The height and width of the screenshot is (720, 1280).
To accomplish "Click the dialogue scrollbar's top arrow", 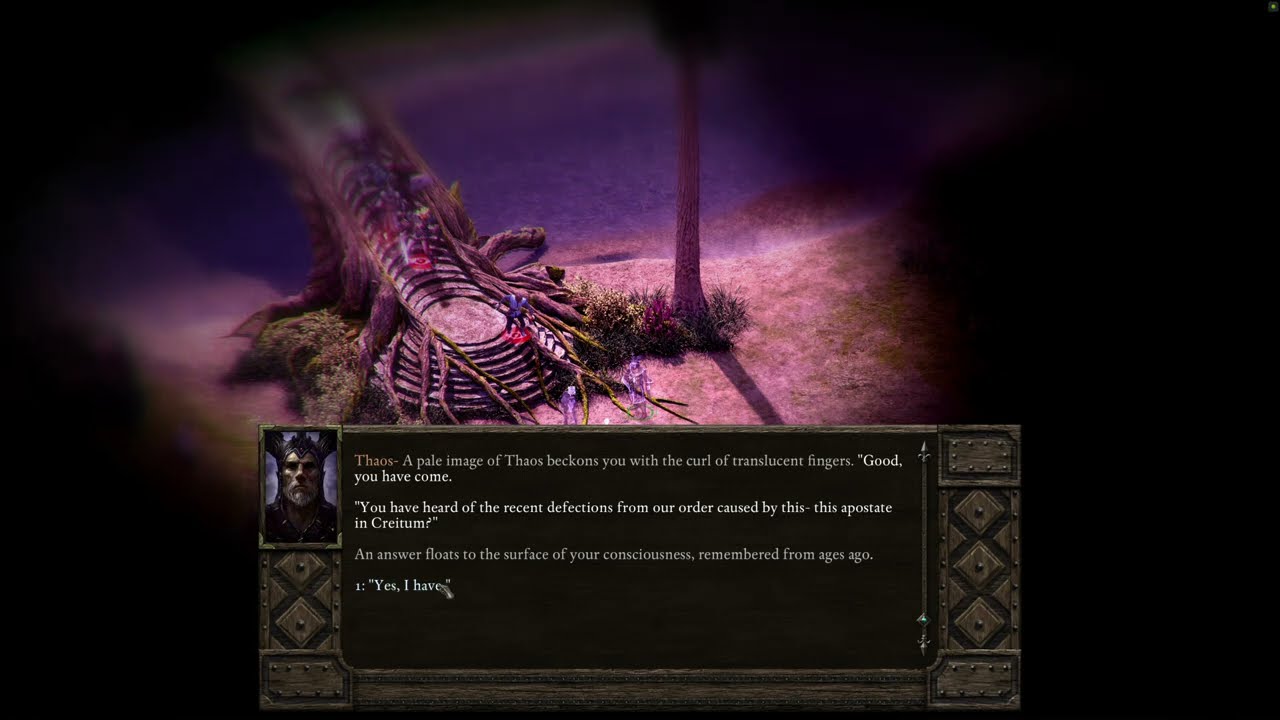I will pos(923,452).
